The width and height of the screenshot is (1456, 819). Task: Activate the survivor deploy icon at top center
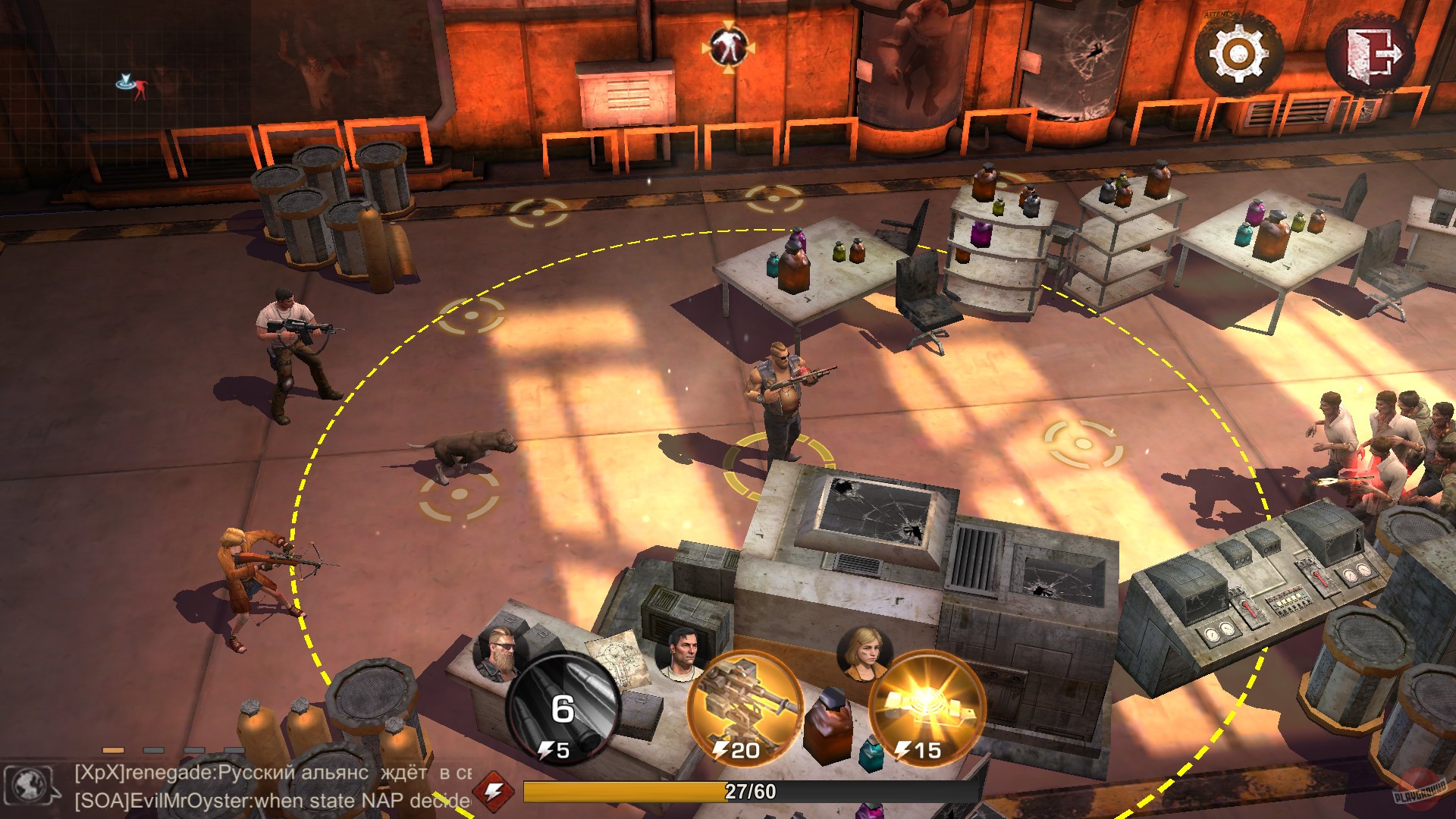730,47
